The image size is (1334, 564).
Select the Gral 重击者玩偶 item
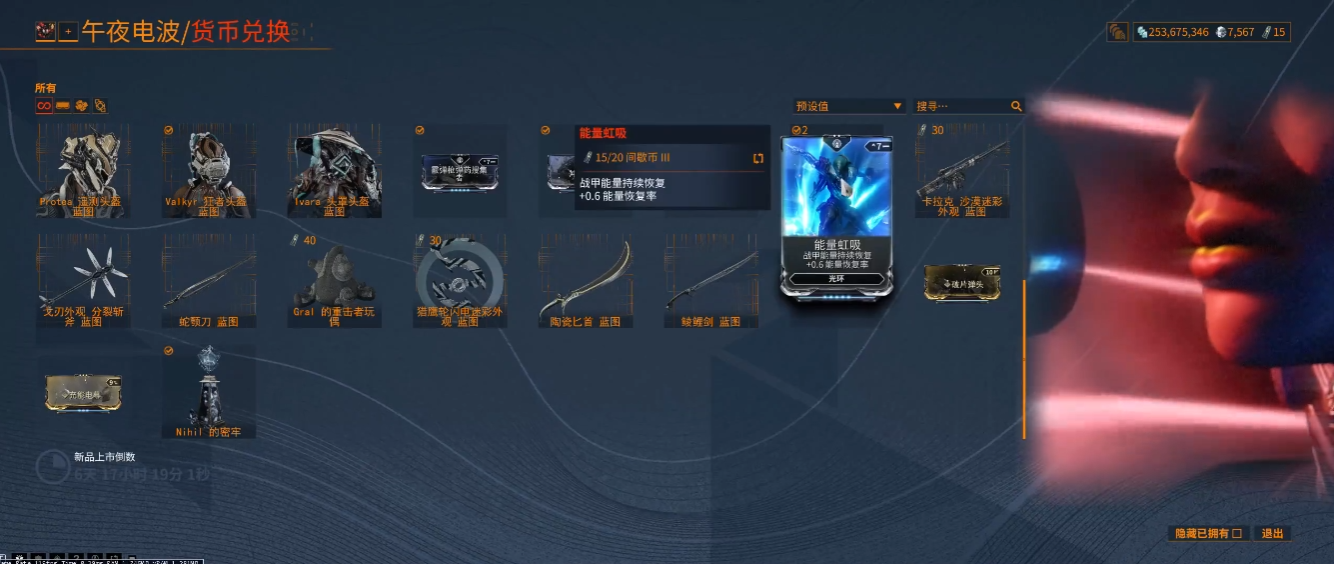coord(335,282)
